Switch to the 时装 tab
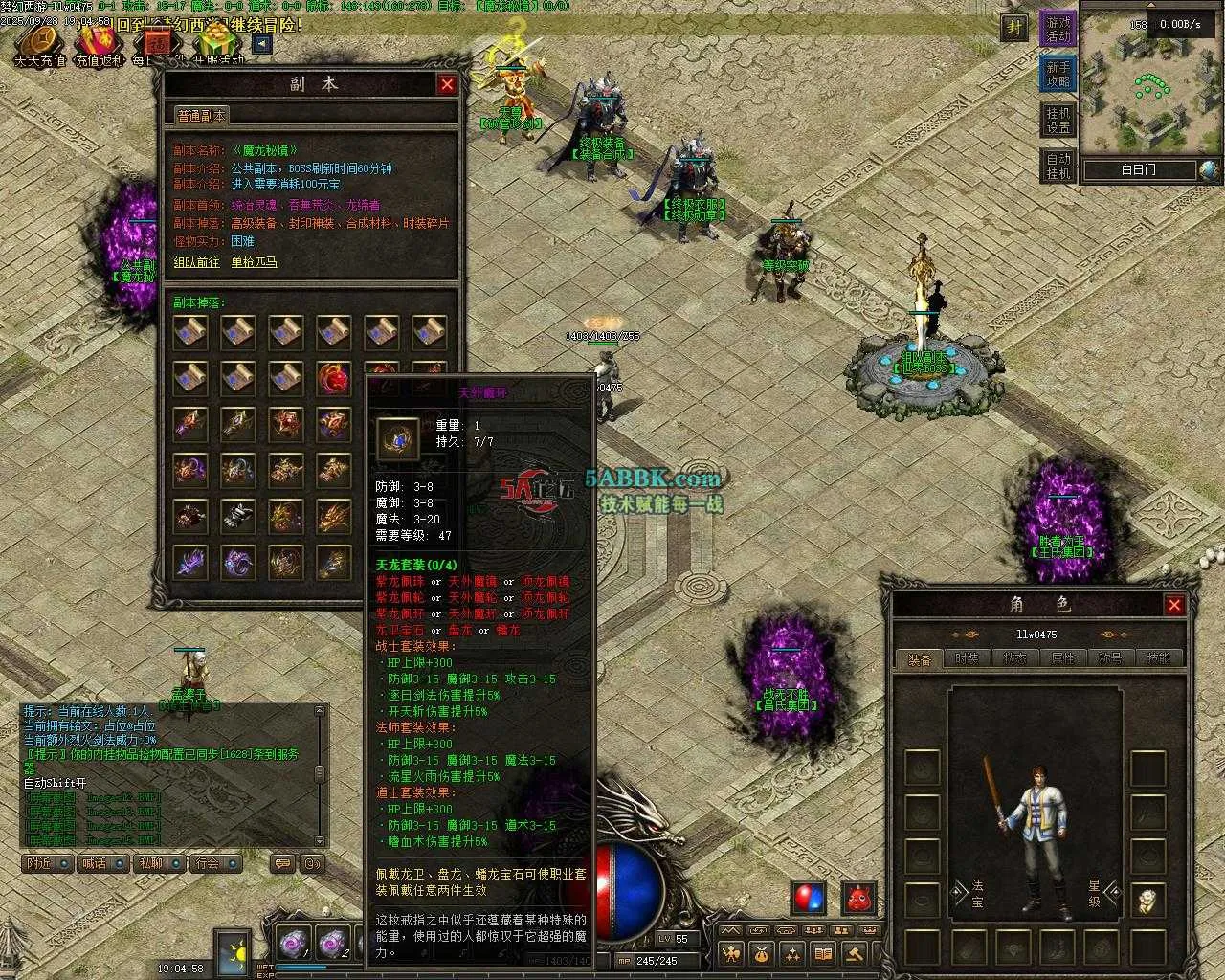 click(968, 658)
